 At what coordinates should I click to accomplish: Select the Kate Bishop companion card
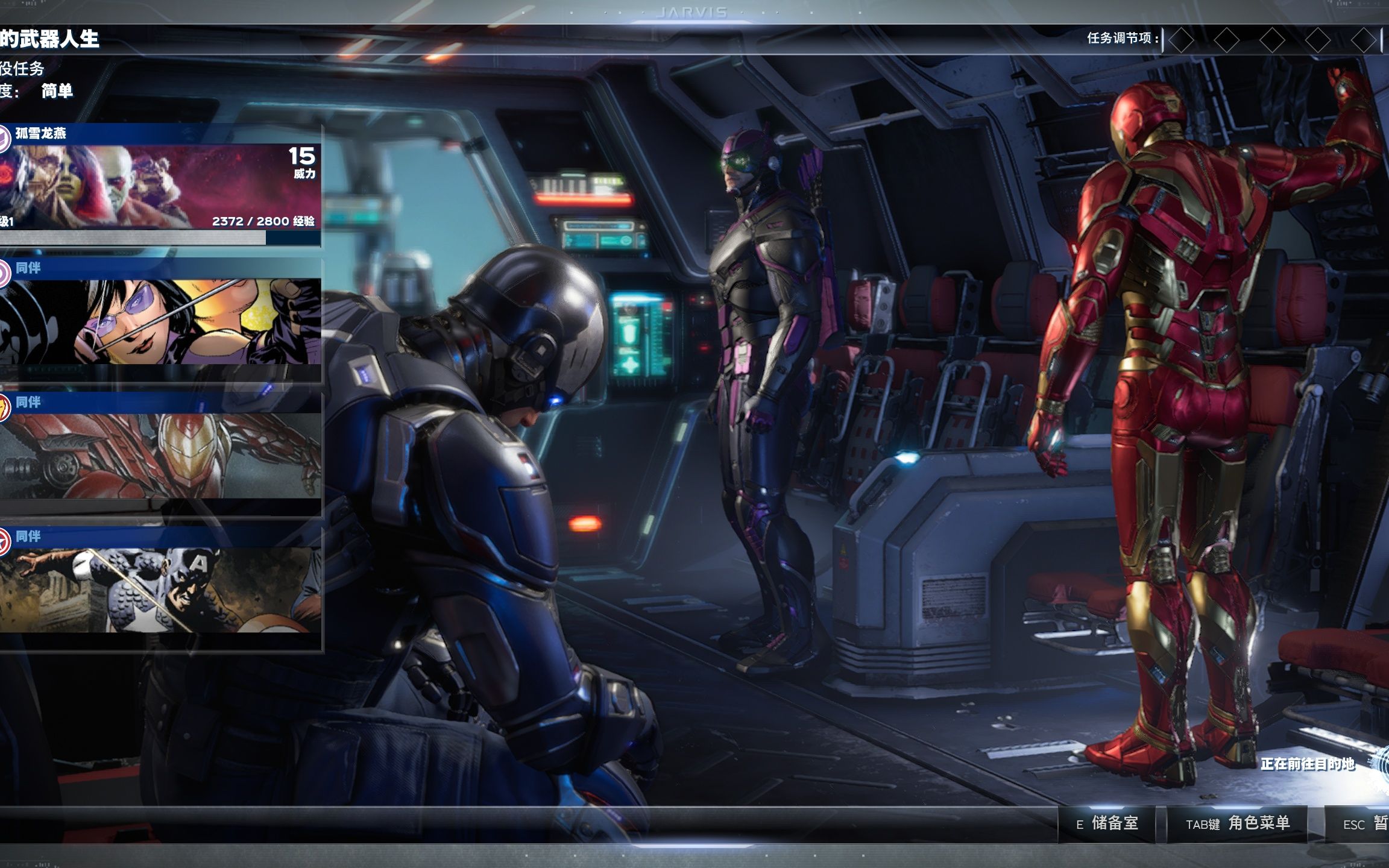click(160, 320)
